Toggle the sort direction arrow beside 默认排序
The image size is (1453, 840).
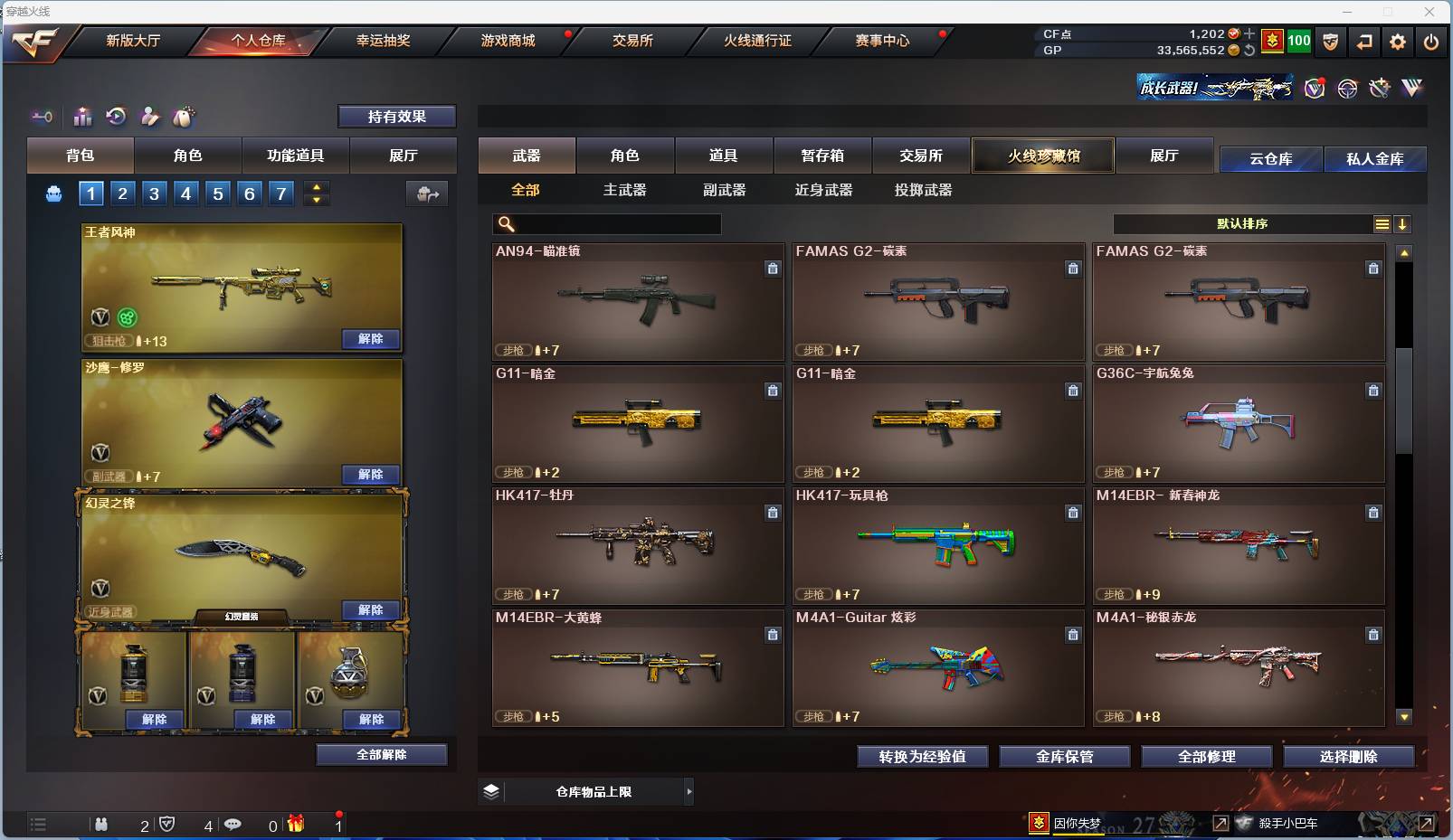1402,223
